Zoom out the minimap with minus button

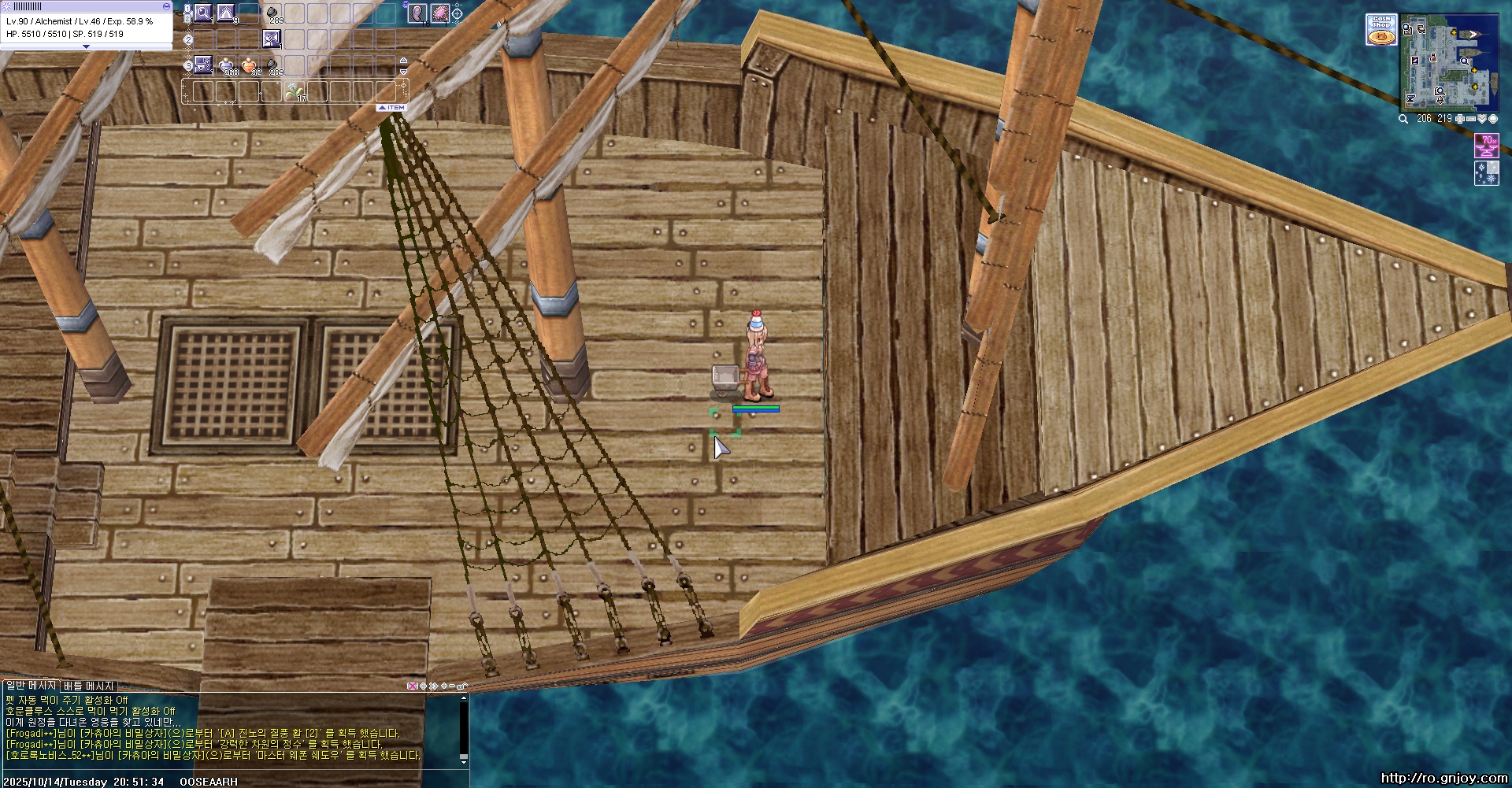1470,119
